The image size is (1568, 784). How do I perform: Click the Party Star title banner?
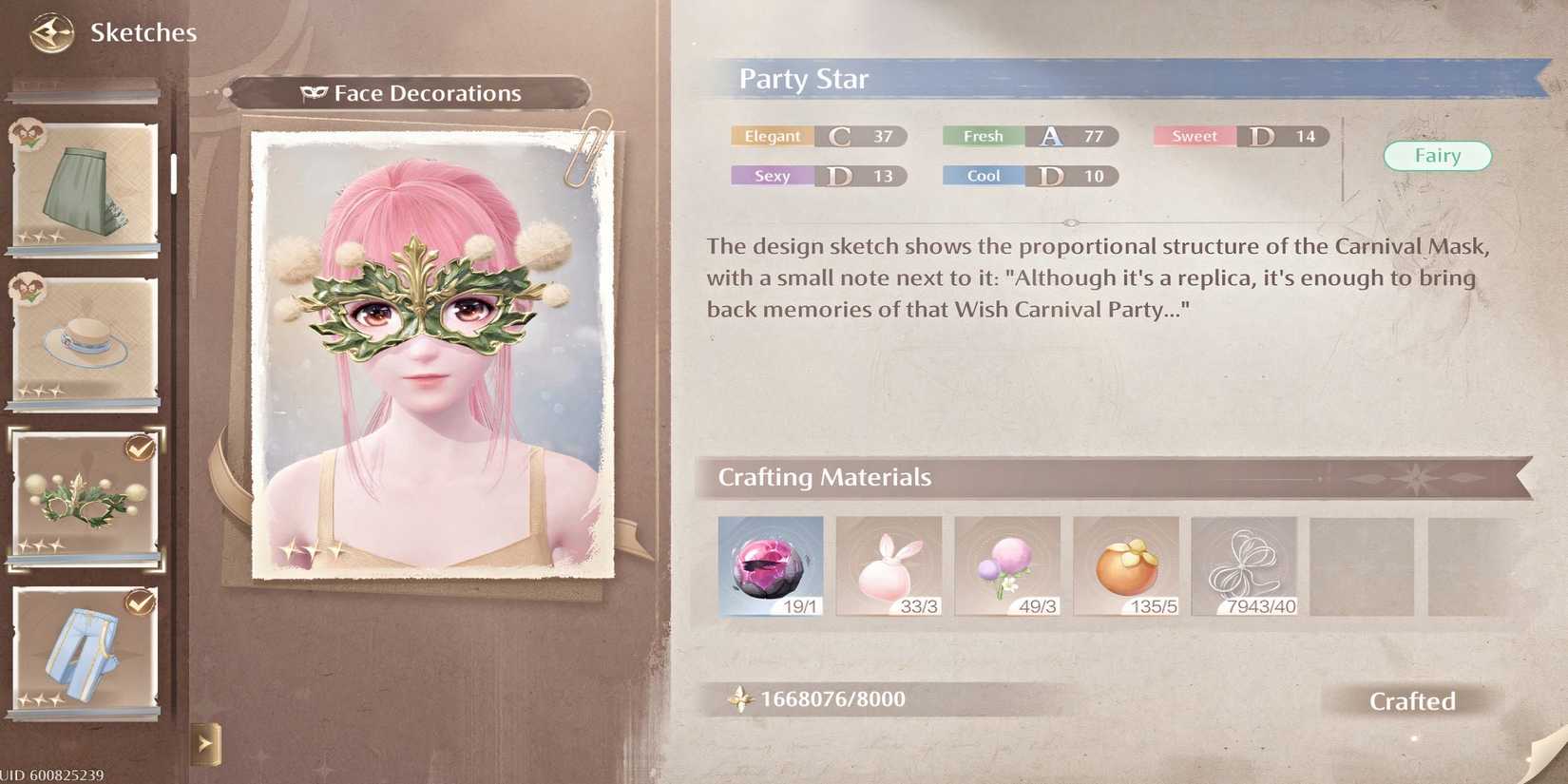[x=805, y=80]
